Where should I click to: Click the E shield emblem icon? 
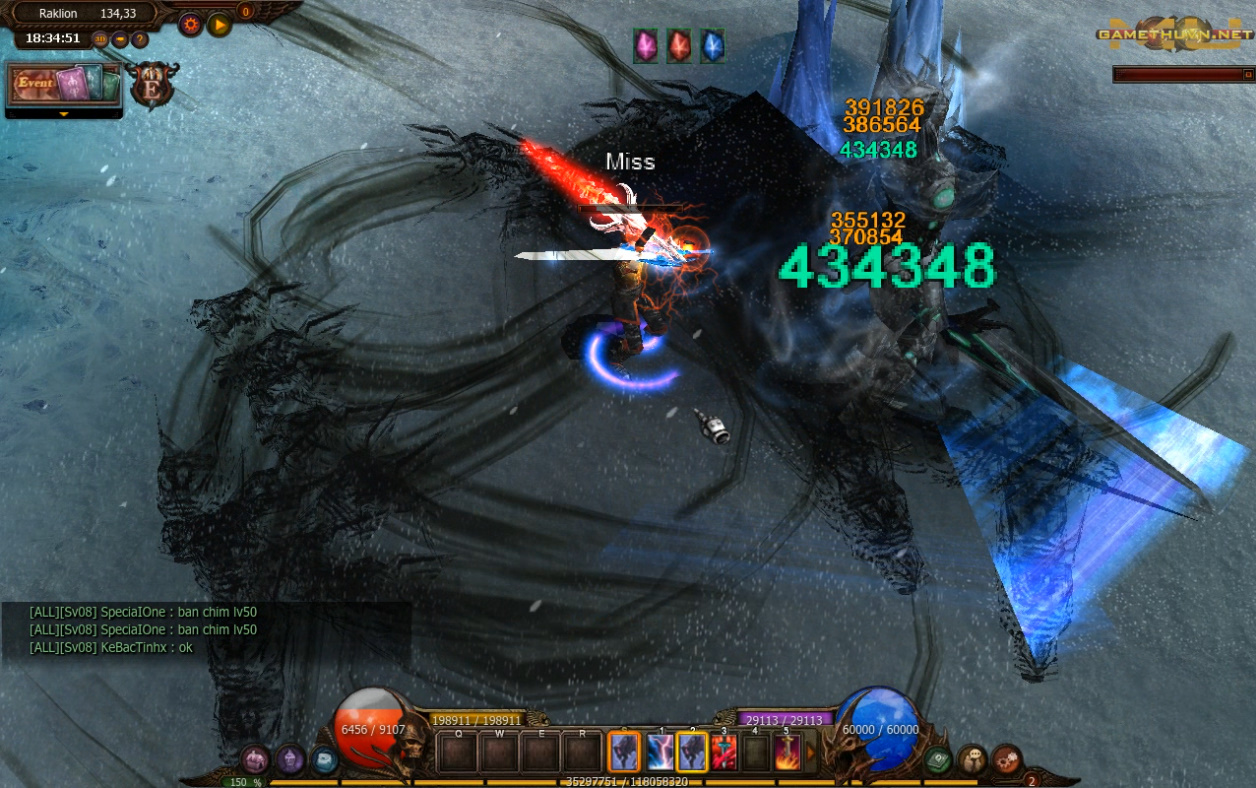tap(153, 85)
